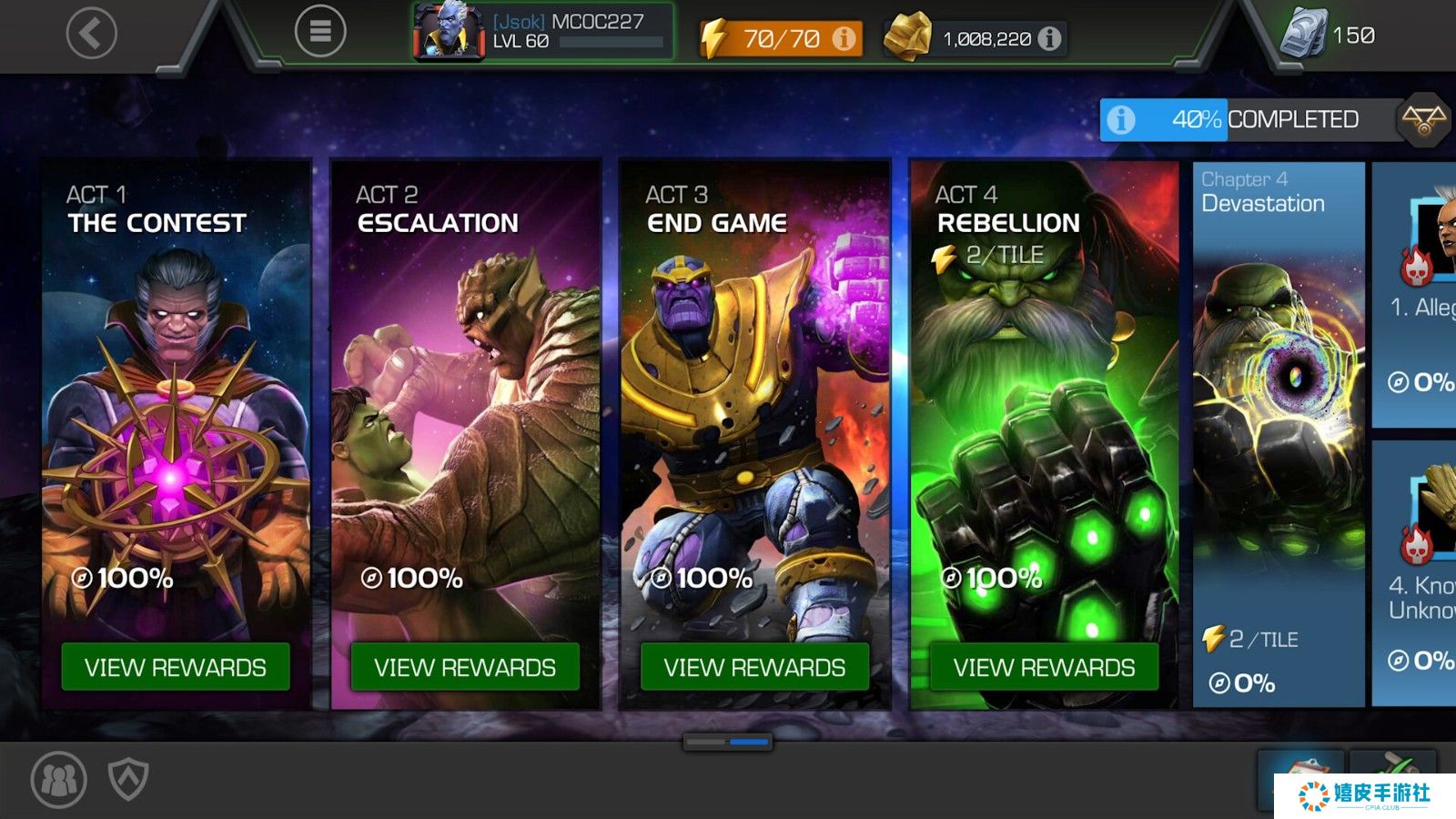Open the alliance people icon
Screen dimensions: 1456x819
click(x=59, y=779)
